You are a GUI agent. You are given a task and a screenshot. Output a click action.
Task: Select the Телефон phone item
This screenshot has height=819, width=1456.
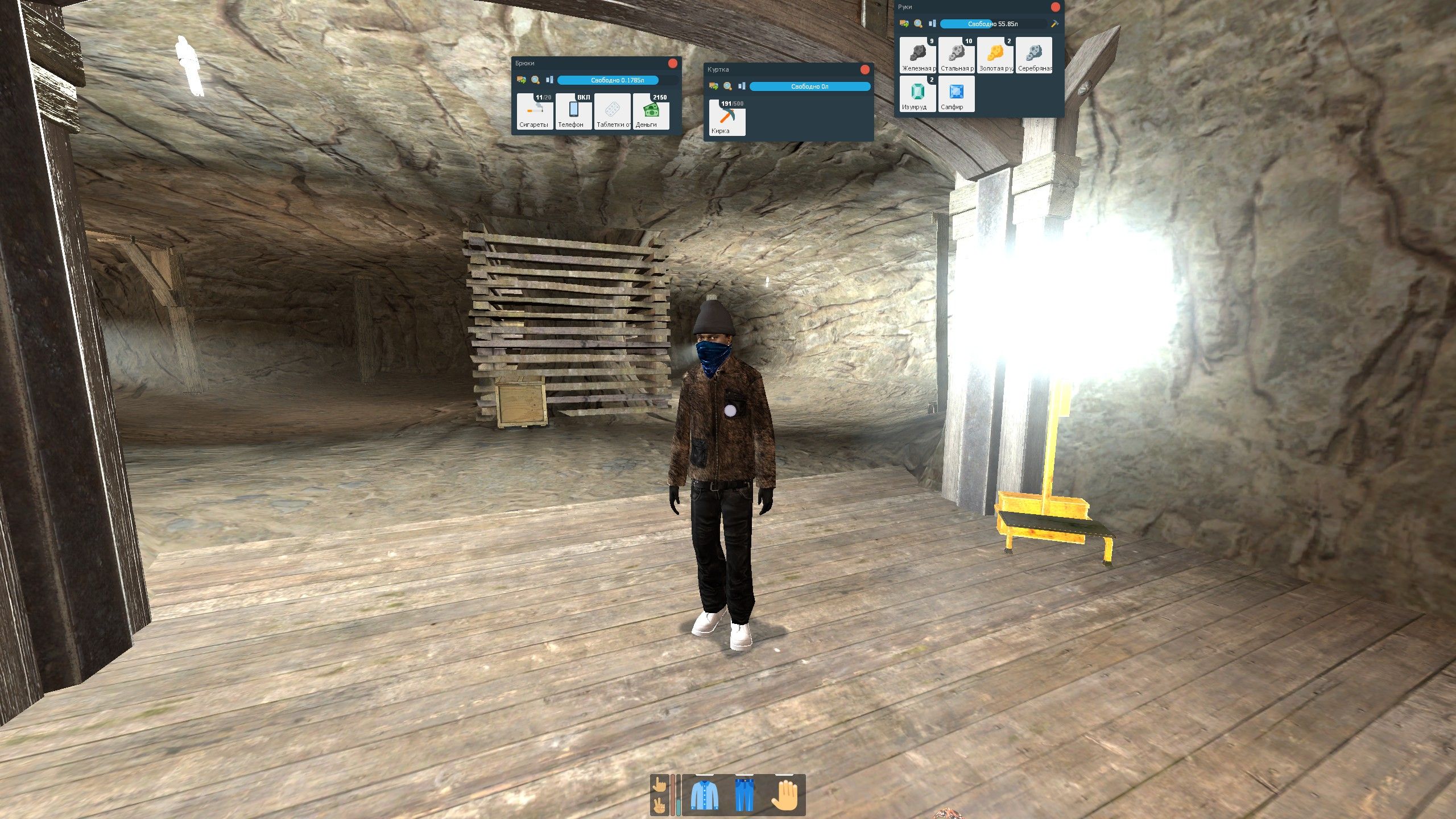coord(573,111)
